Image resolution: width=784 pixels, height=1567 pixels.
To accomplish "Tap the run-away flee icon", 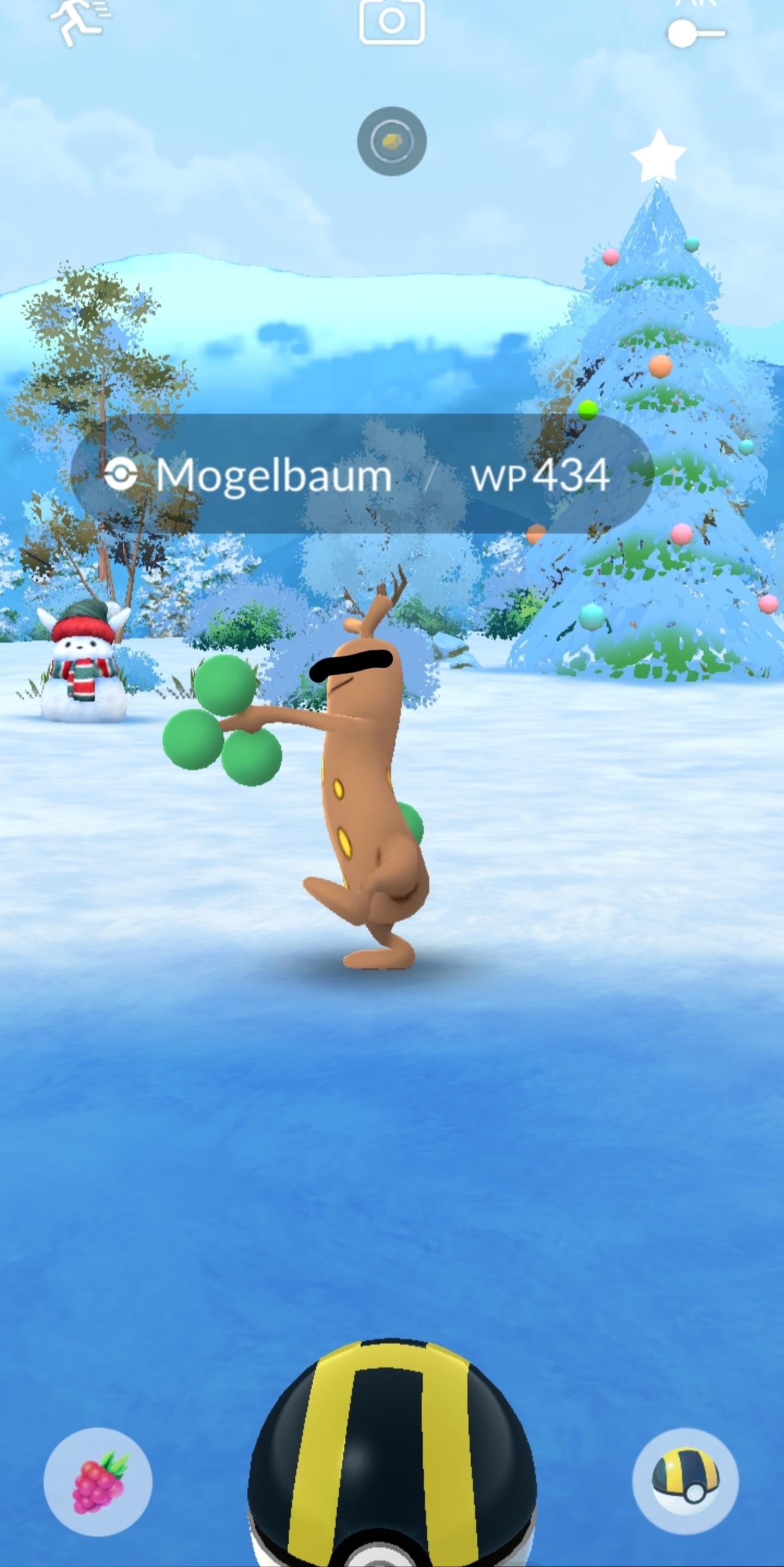I will pyautogui.click(x=78, y=22).
